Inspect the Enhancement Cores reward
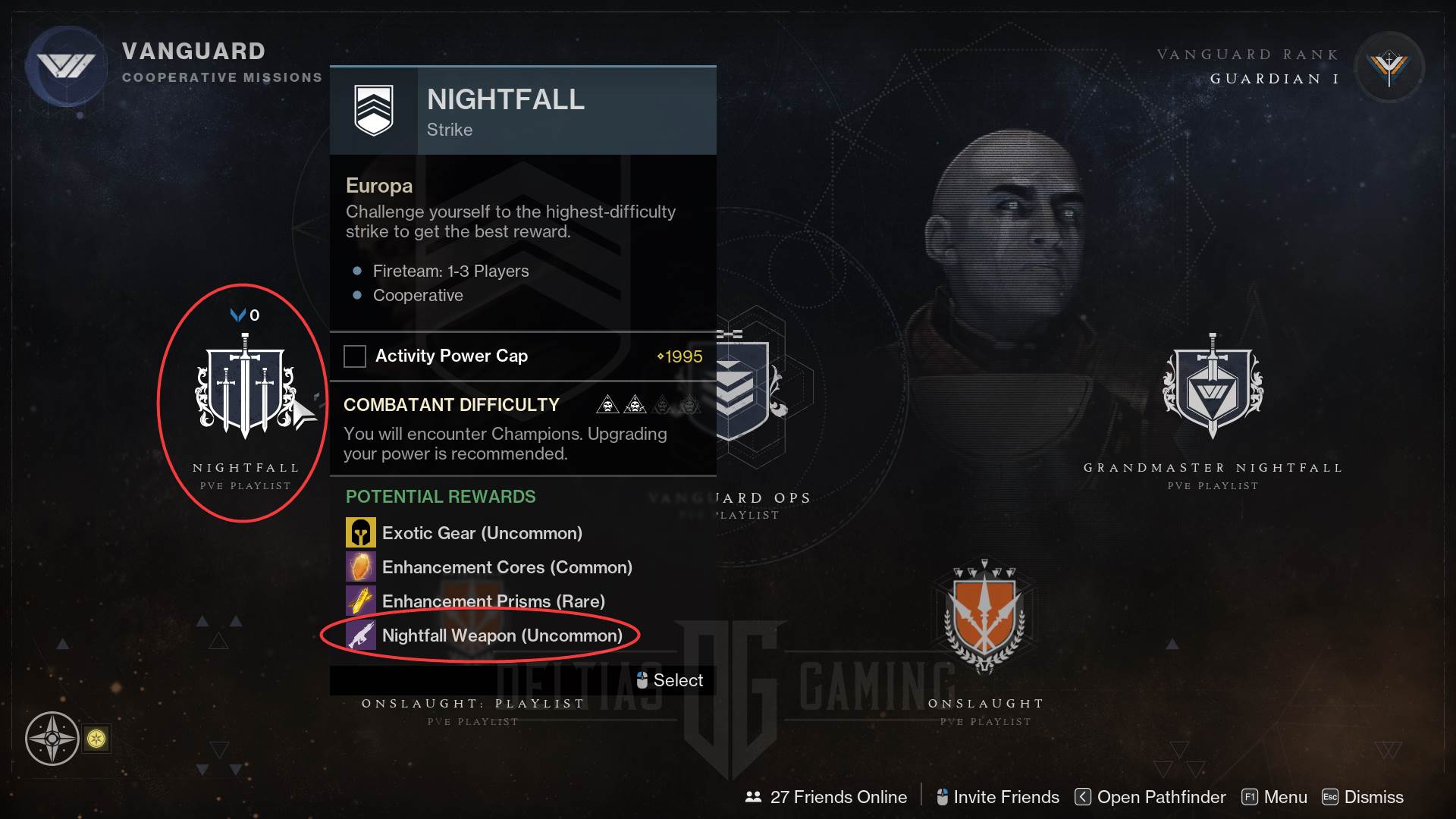1456x819 pixels. (361, 567)
